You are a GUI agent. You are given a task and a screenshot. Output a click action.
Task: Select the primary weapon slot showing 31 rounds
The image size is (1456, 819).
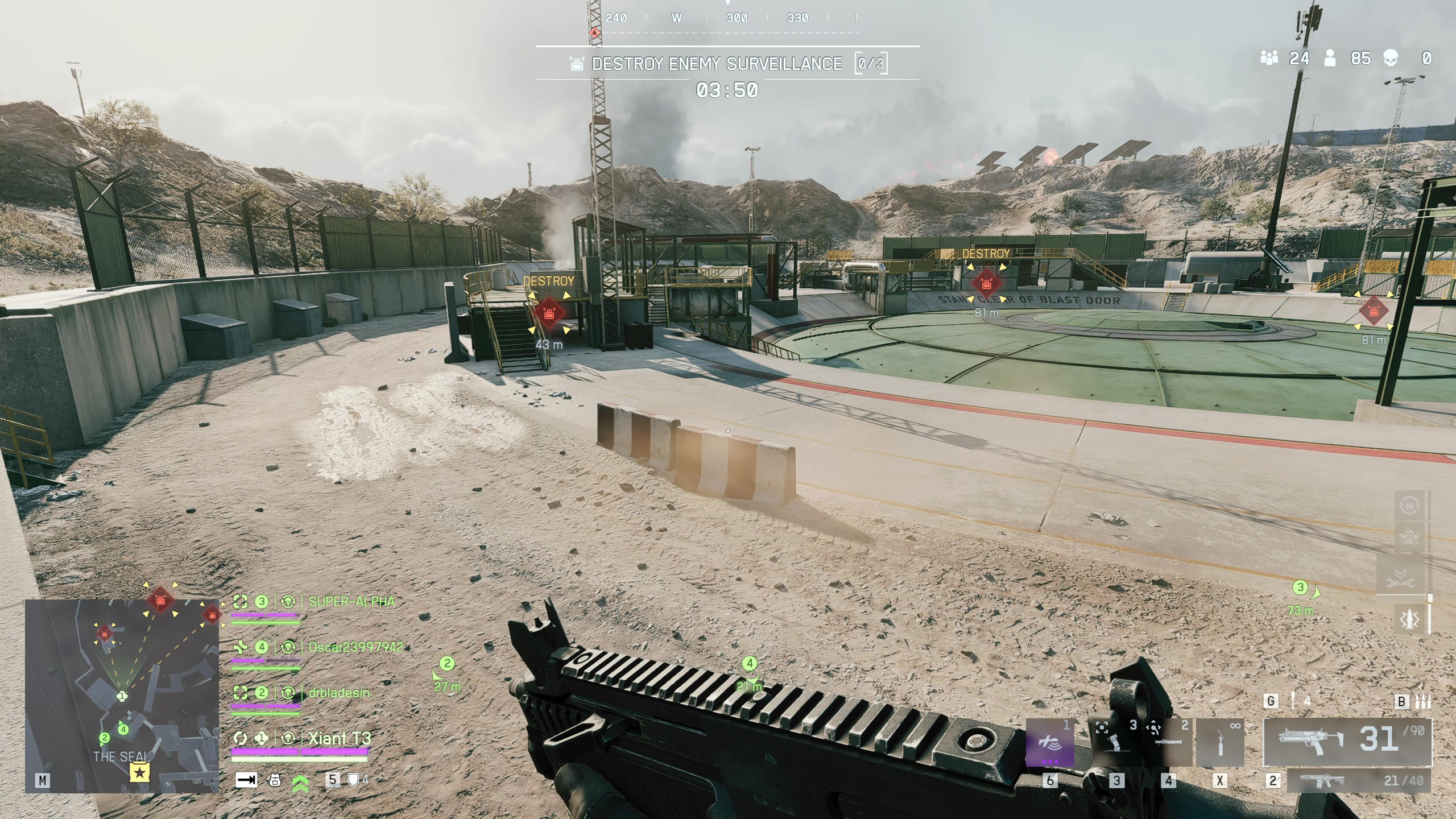1347,742
